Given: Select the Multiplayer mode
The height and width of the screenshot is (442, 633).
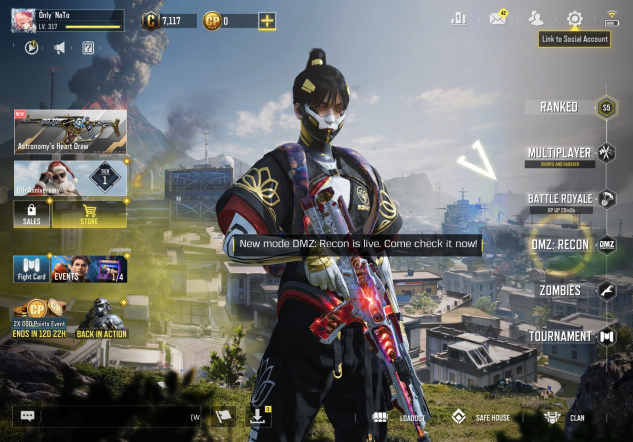Looking at the screenshot, I should point(560,153).
